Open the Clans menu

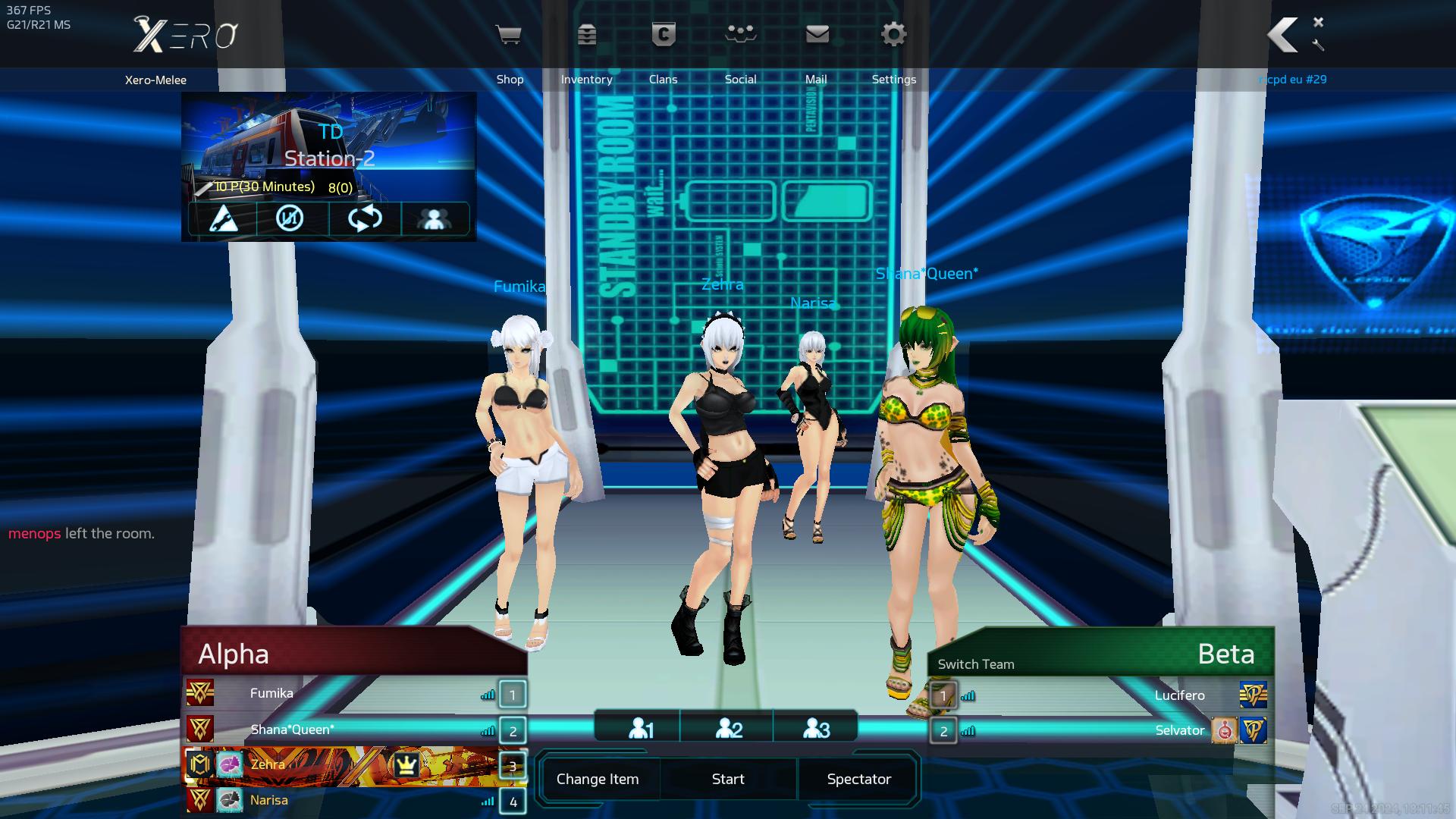coord(664,36)
